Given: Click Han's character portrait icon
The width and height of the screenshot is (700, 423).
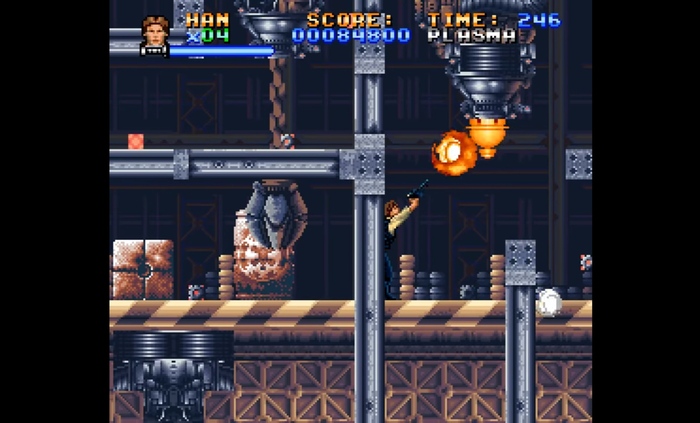Looking at the screenshot, I should (155, 33).
